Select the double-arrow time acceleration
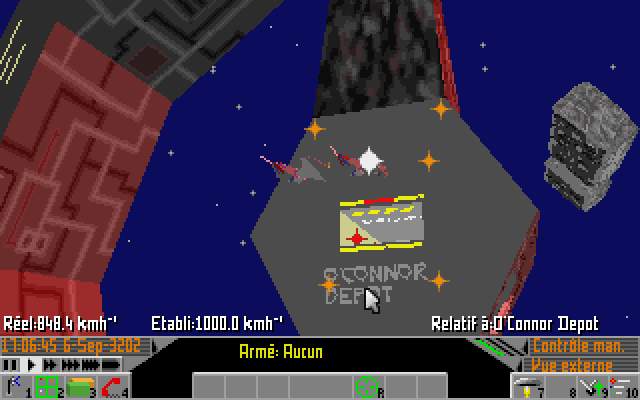 point(49,365)
